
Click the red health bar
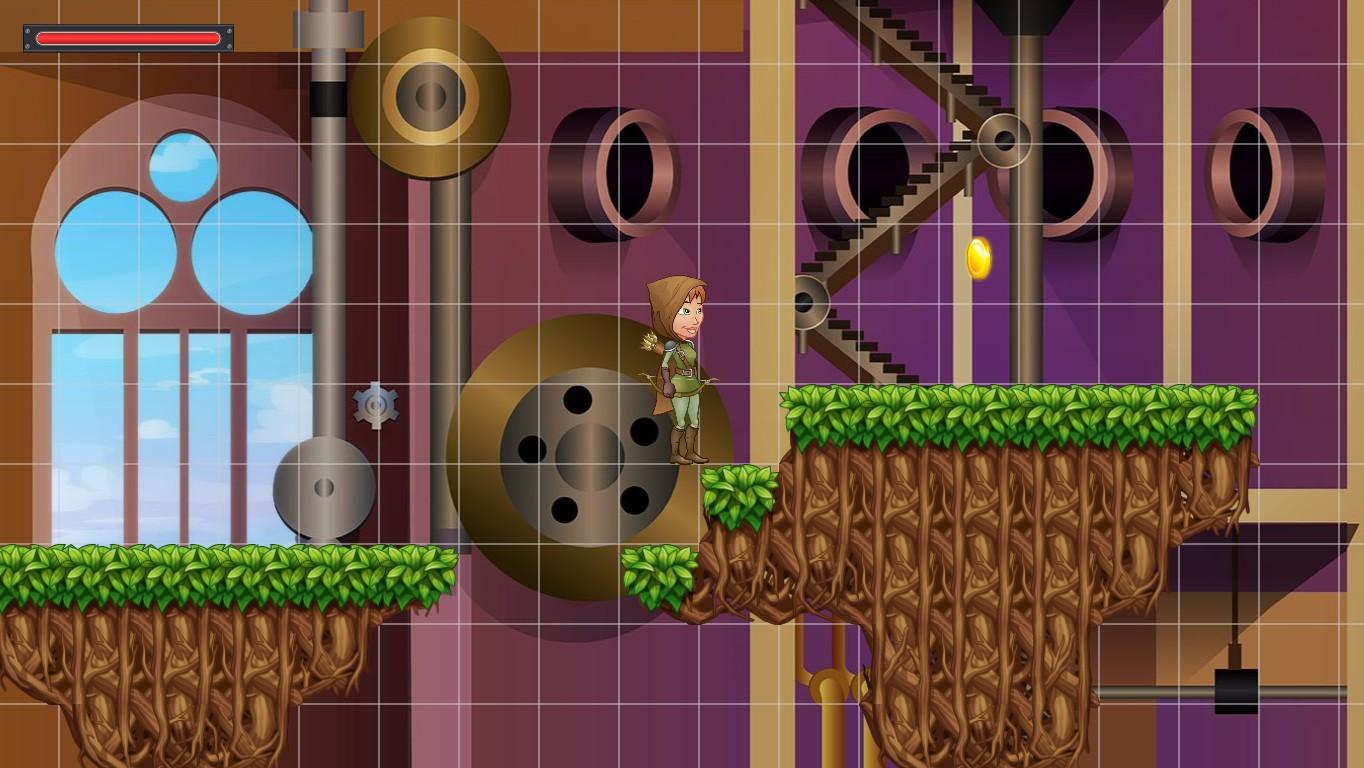[x=128, y=38]
